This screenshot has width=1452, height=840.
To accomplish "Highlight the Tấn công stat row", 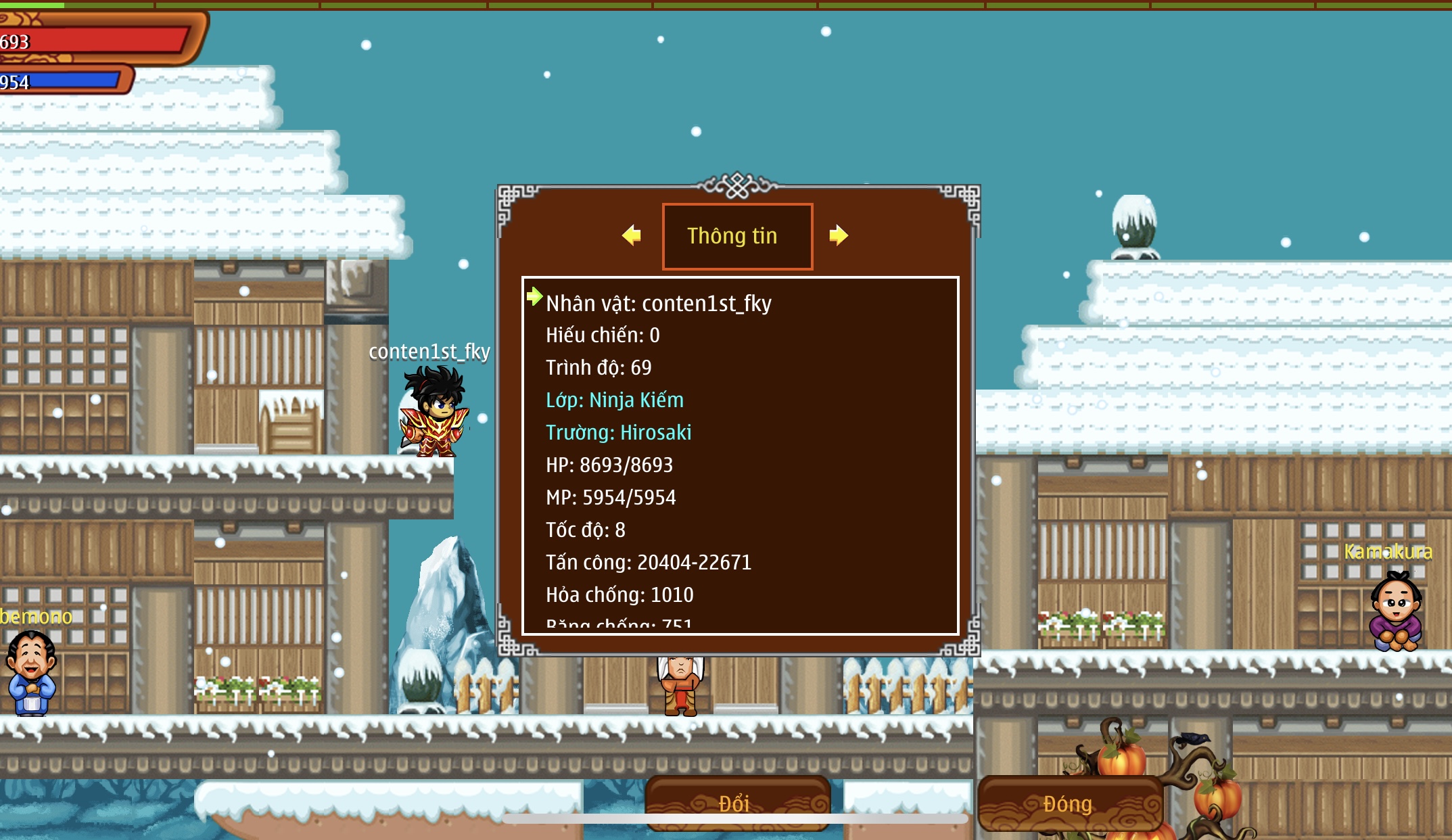I will 648,563.
